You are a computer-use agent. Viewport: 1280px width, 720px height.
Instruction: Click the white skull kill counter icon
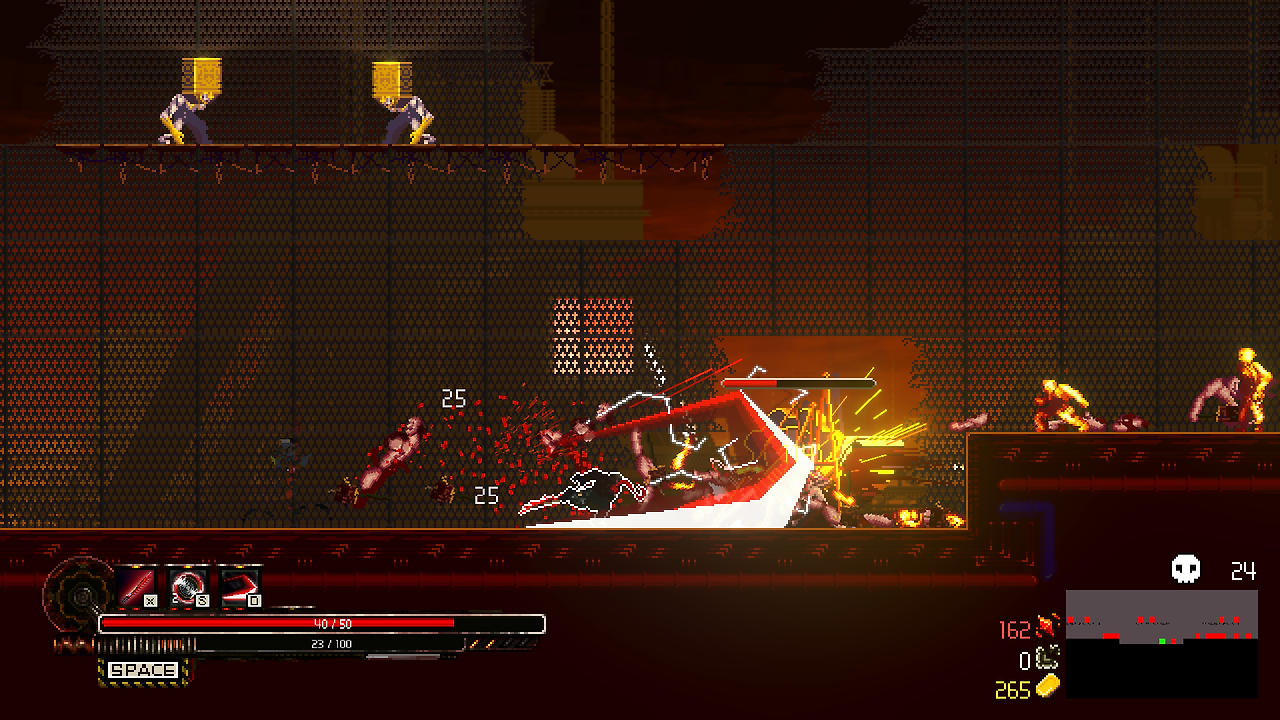tap(1183, 570)
